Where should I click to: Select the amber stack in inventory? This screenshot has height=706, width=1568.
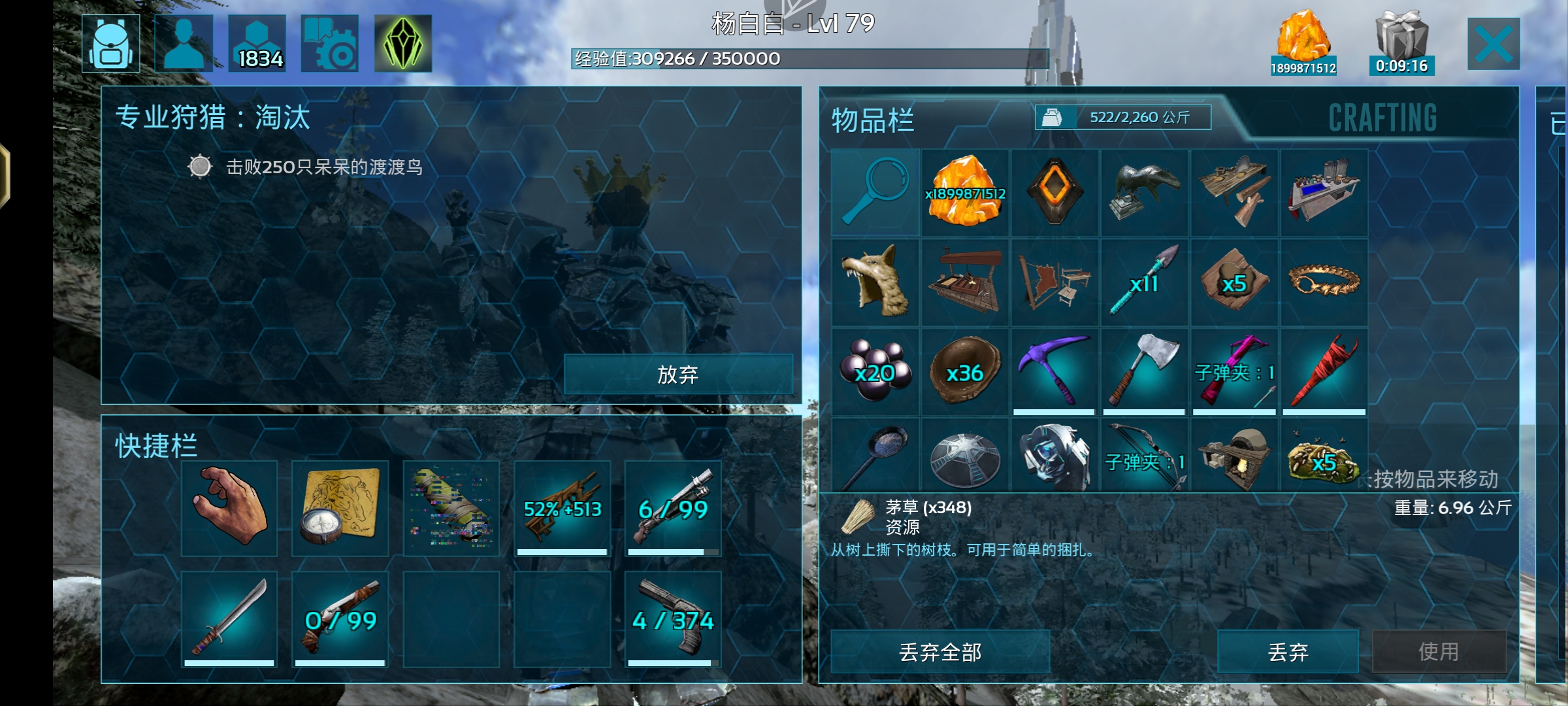click(x=965, y=193)
